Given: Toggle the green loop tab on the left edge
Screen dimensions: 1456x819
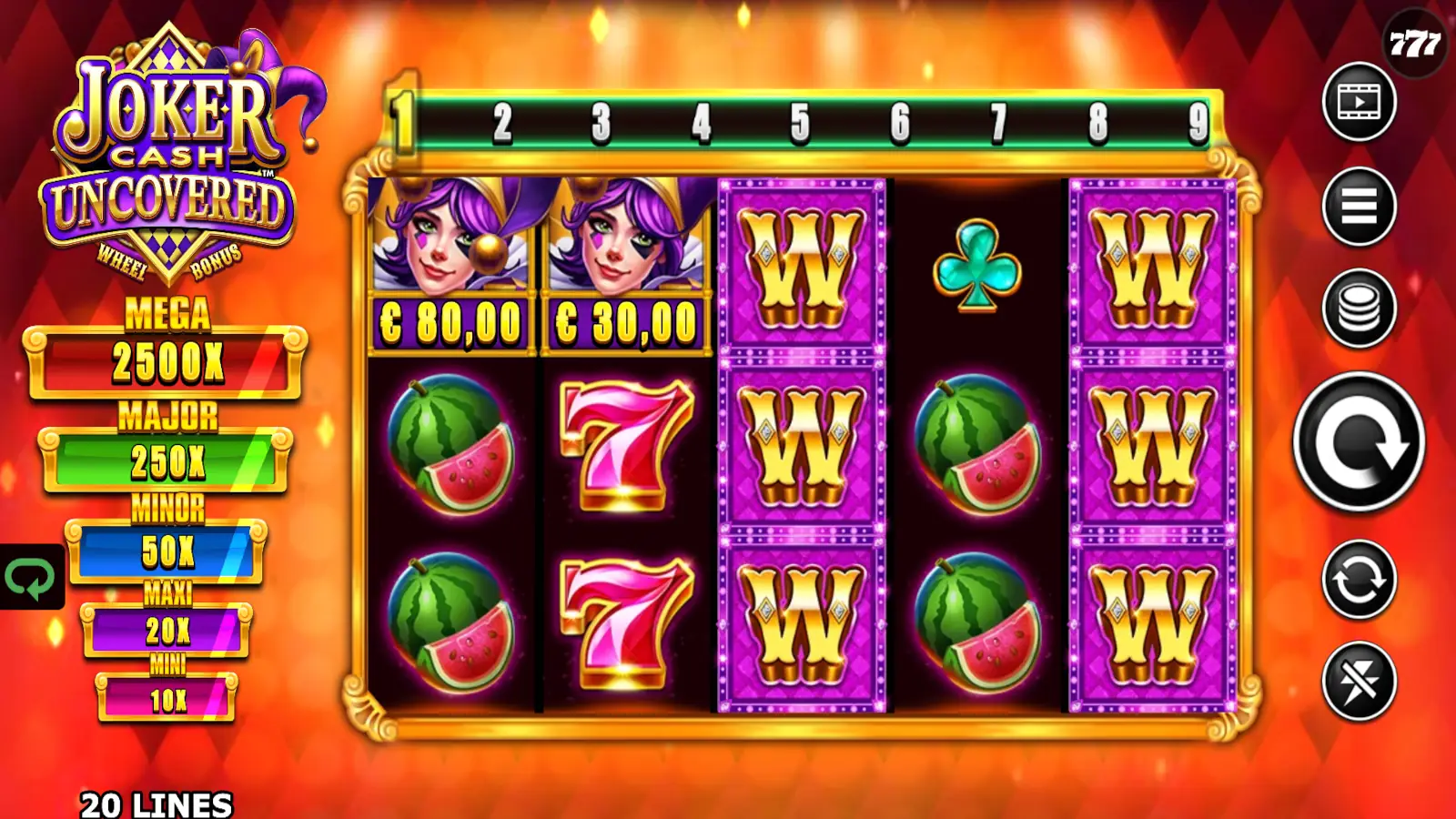Looking at the screenshot, I should point(30,576).
